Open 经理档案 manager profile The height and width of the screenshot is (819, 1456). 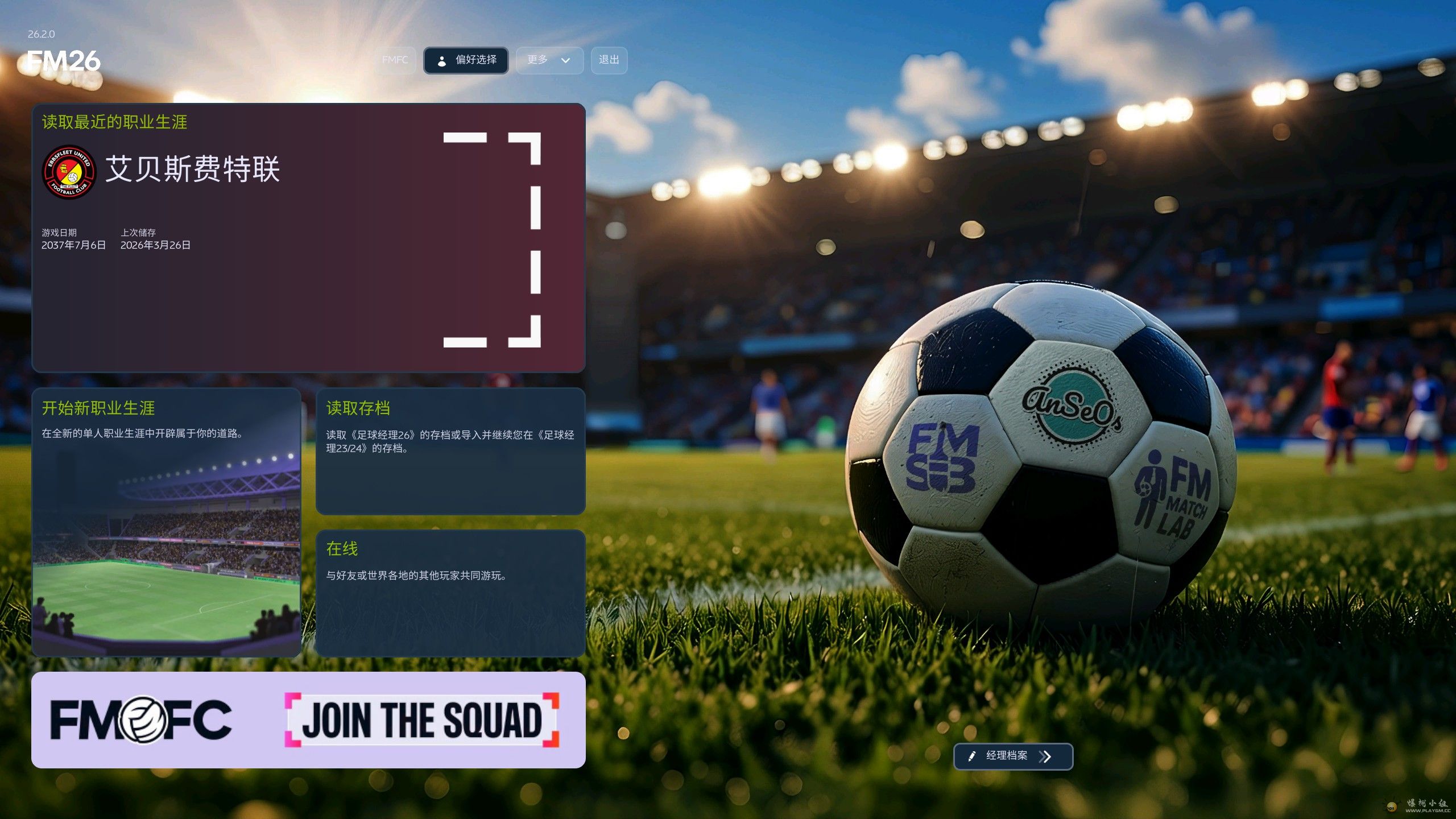1012,756
